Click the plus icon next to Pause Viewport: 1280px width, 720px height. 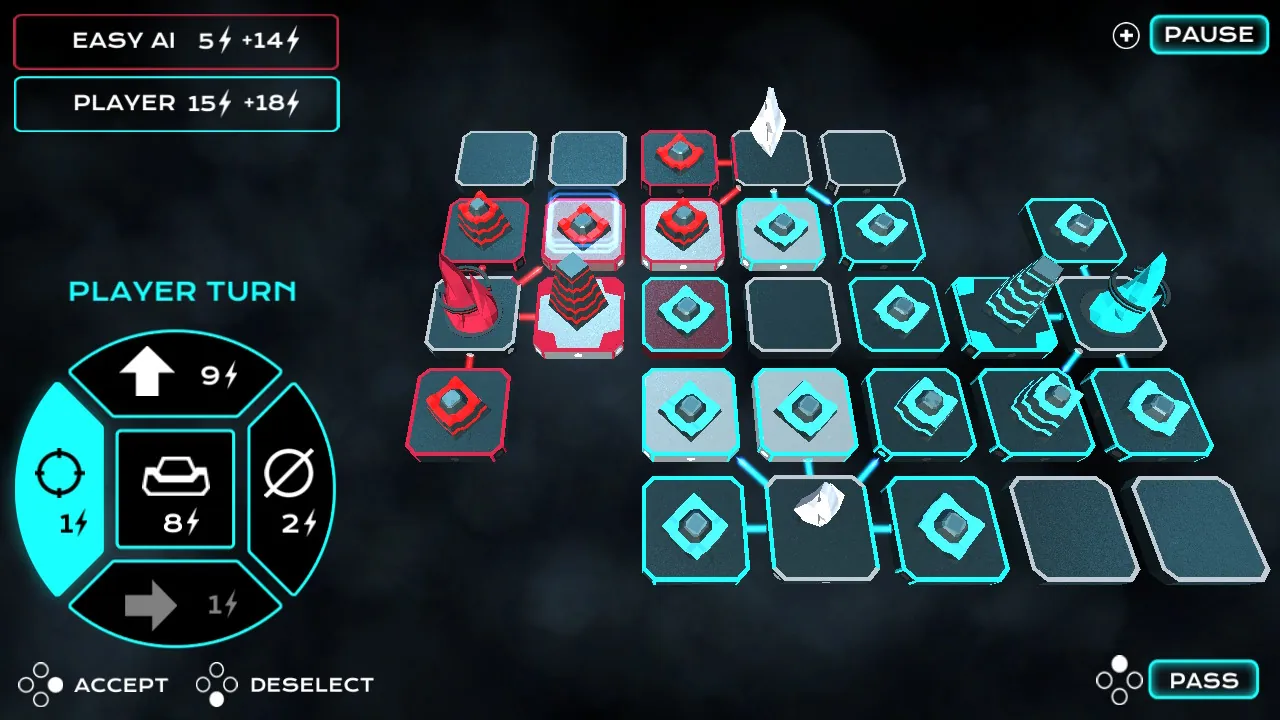(1125, 35)
